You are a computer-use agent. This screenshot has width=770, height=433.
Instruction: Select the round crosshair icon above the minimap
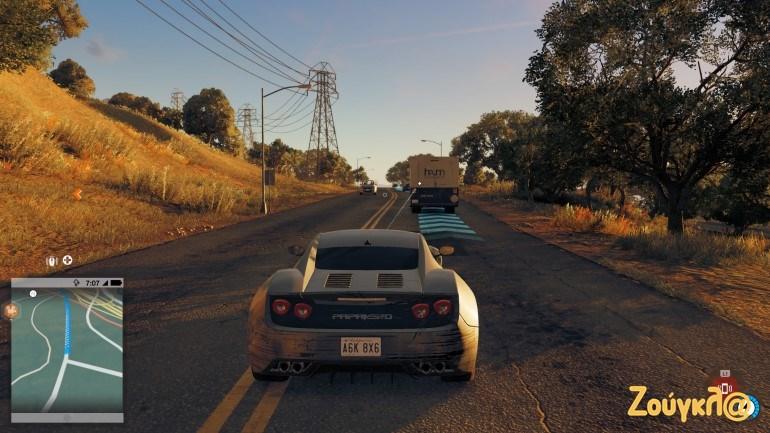coord(67,261)
